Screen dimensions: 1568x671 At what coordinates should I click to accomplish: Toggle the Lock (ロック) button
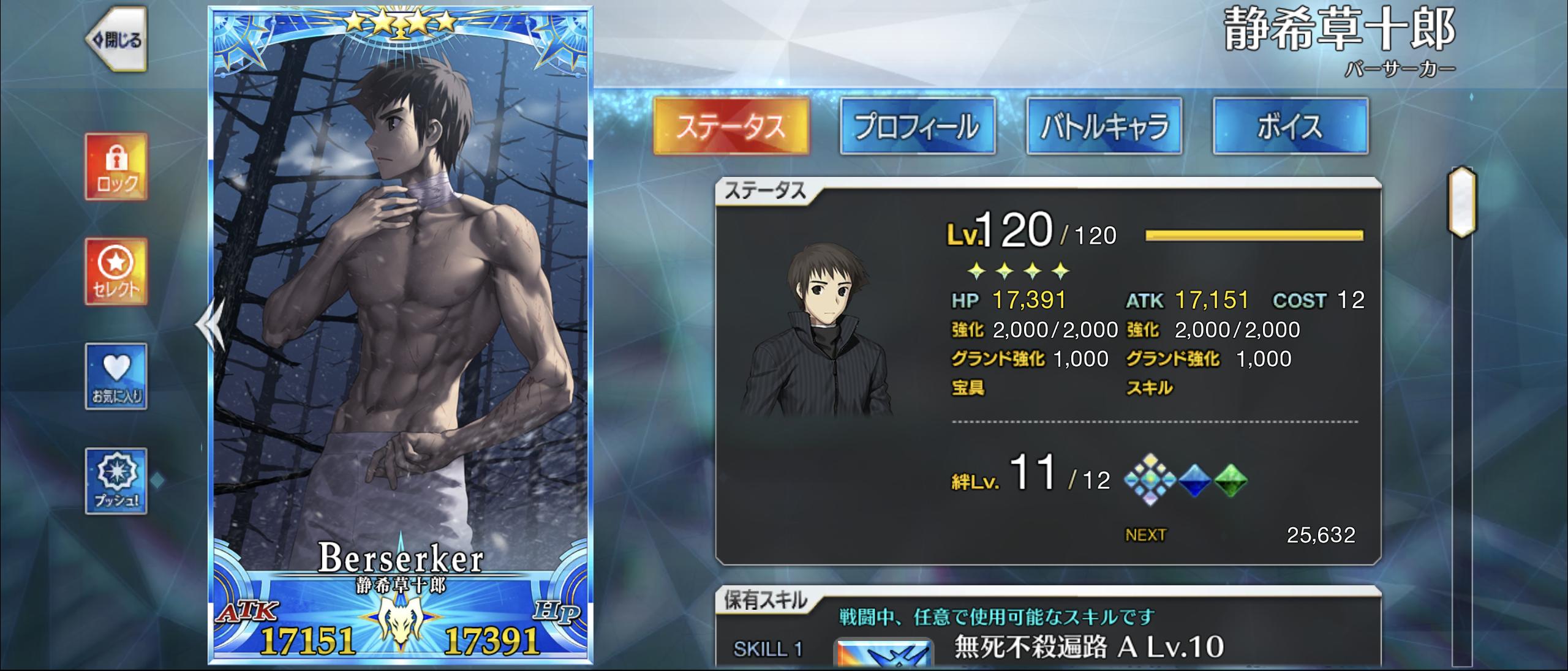pyautogui.click(x=116, y=167)
